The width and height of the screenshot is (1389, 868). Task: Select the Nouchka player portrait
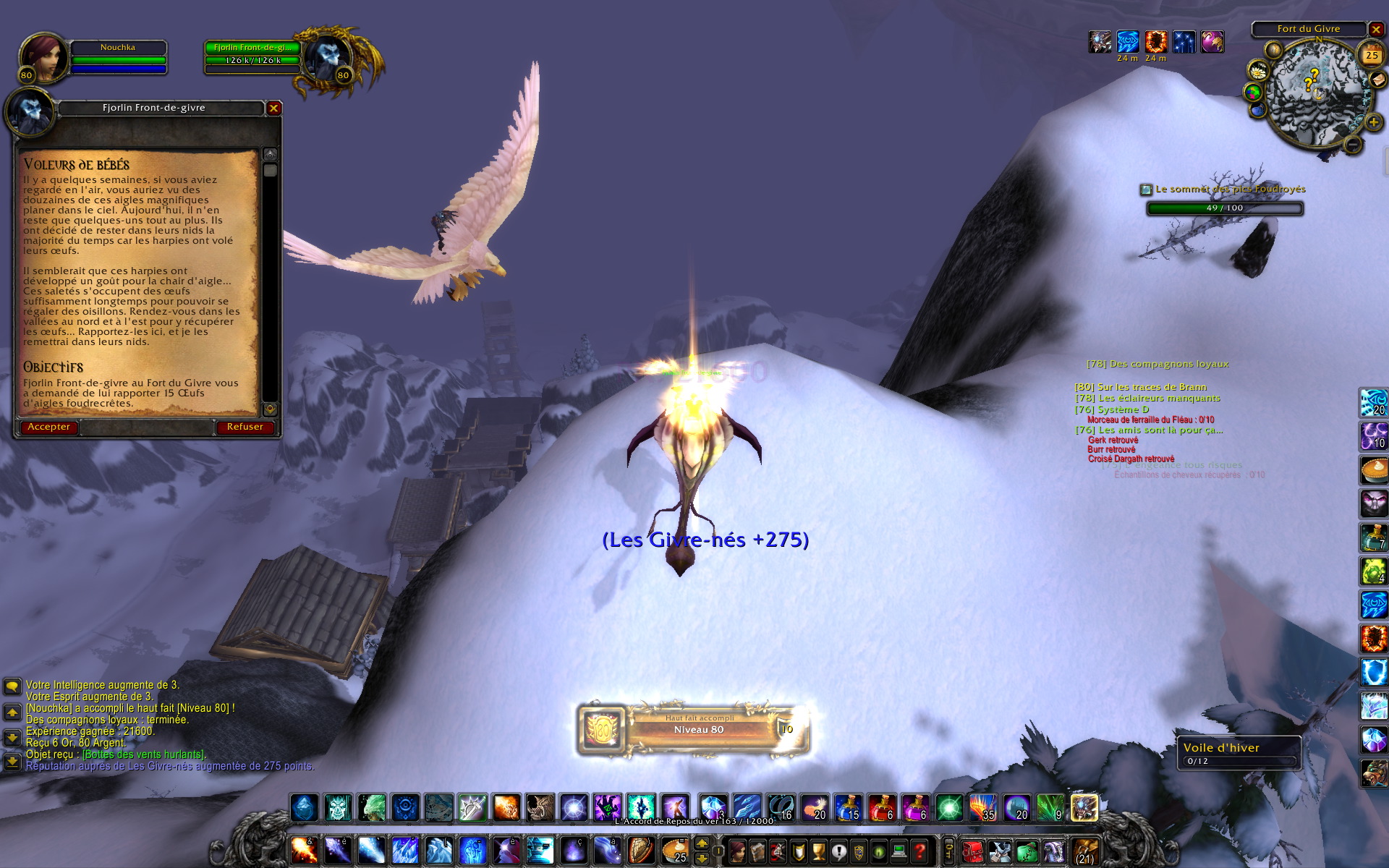(43, 56)
